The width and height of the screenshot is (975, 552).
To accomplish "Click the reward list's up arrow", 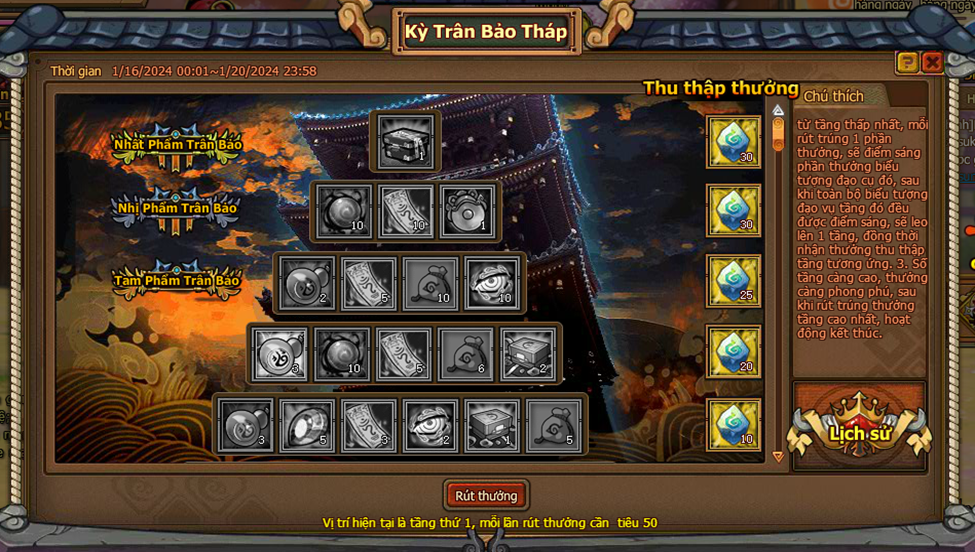I will click(778, 109).
